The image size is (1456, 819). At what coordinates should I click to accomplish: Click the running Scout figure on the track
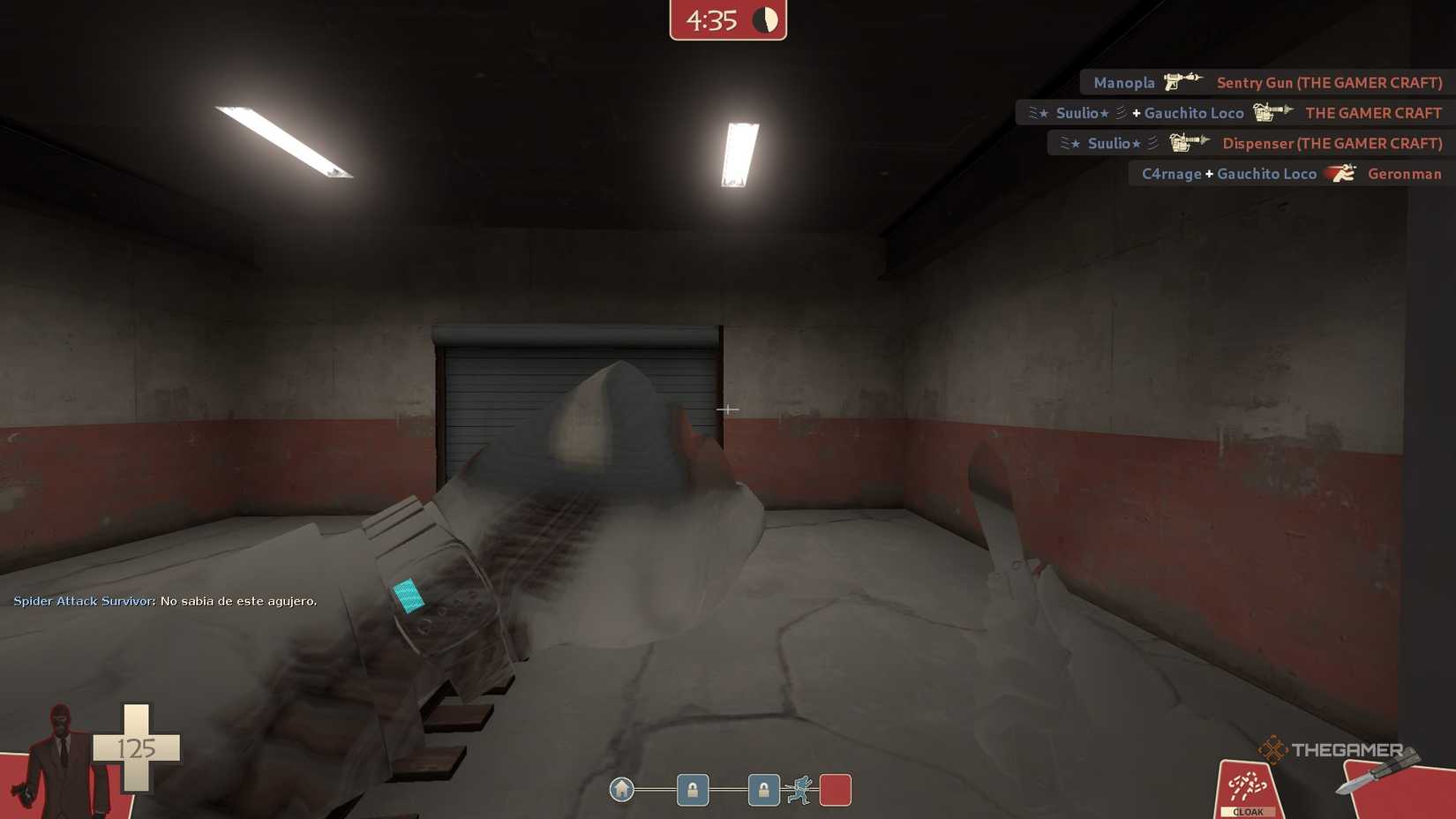tap(801, 791)
